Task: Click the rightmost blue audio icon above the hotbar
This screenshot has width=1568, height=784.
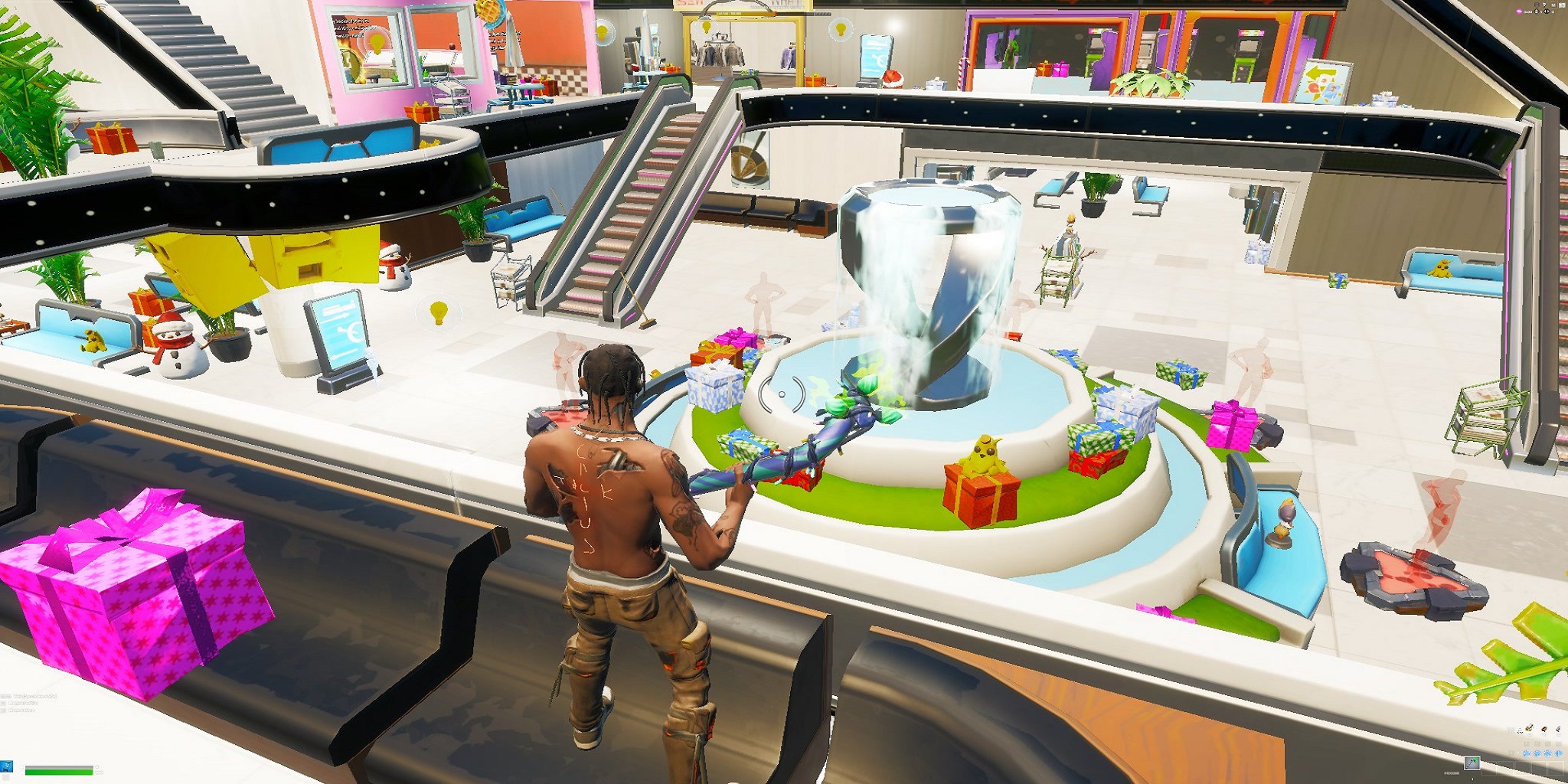Action: (1559, 753)
